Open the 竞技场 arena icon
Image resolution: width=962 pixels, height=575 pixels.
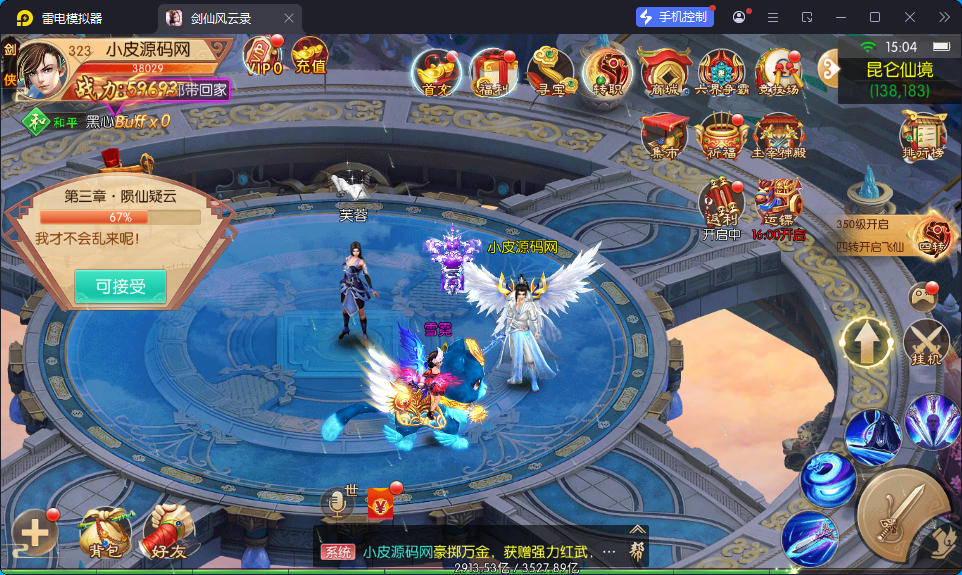778,71
